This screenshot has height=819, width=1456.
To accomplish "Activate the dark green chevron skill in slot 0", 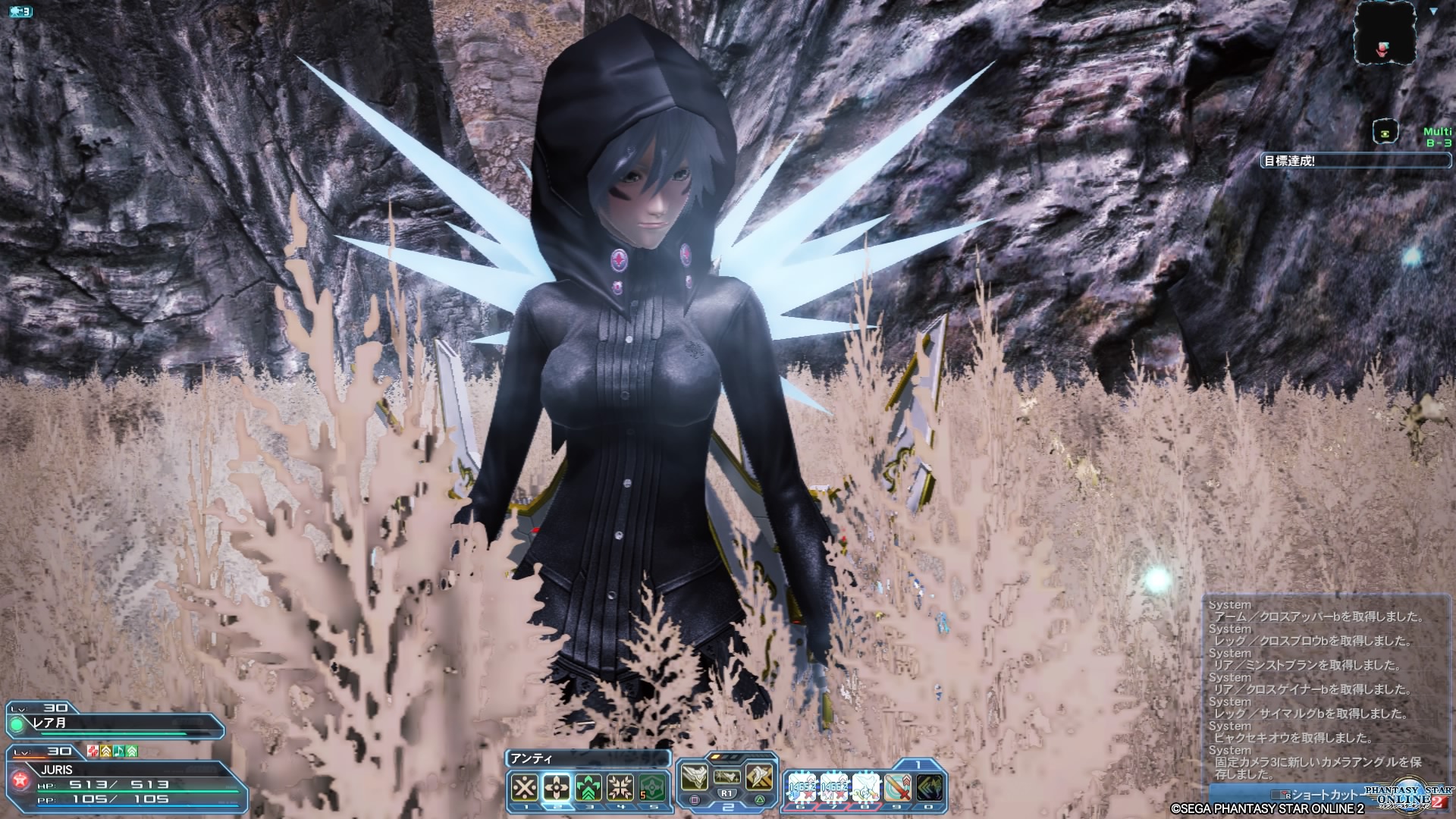I will click(x=930, y=788).
